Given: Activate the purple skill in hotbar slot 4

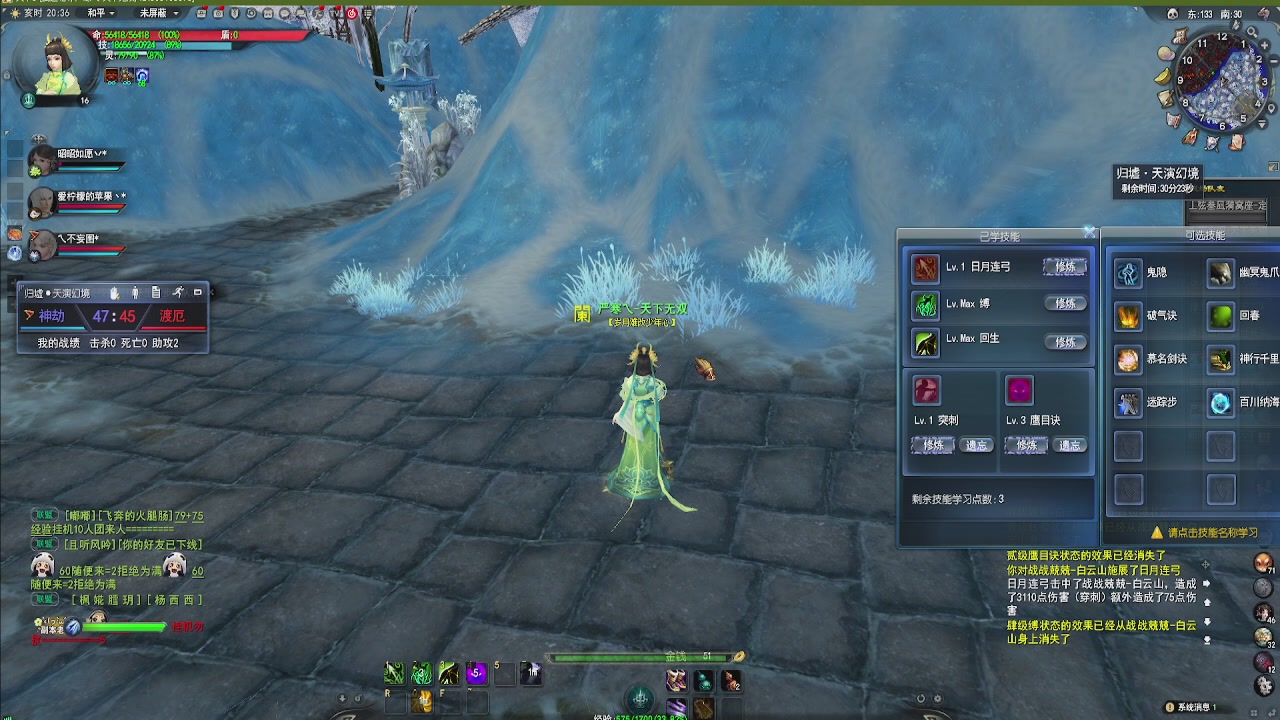Looking at the screenshot, I should [476, 674].
